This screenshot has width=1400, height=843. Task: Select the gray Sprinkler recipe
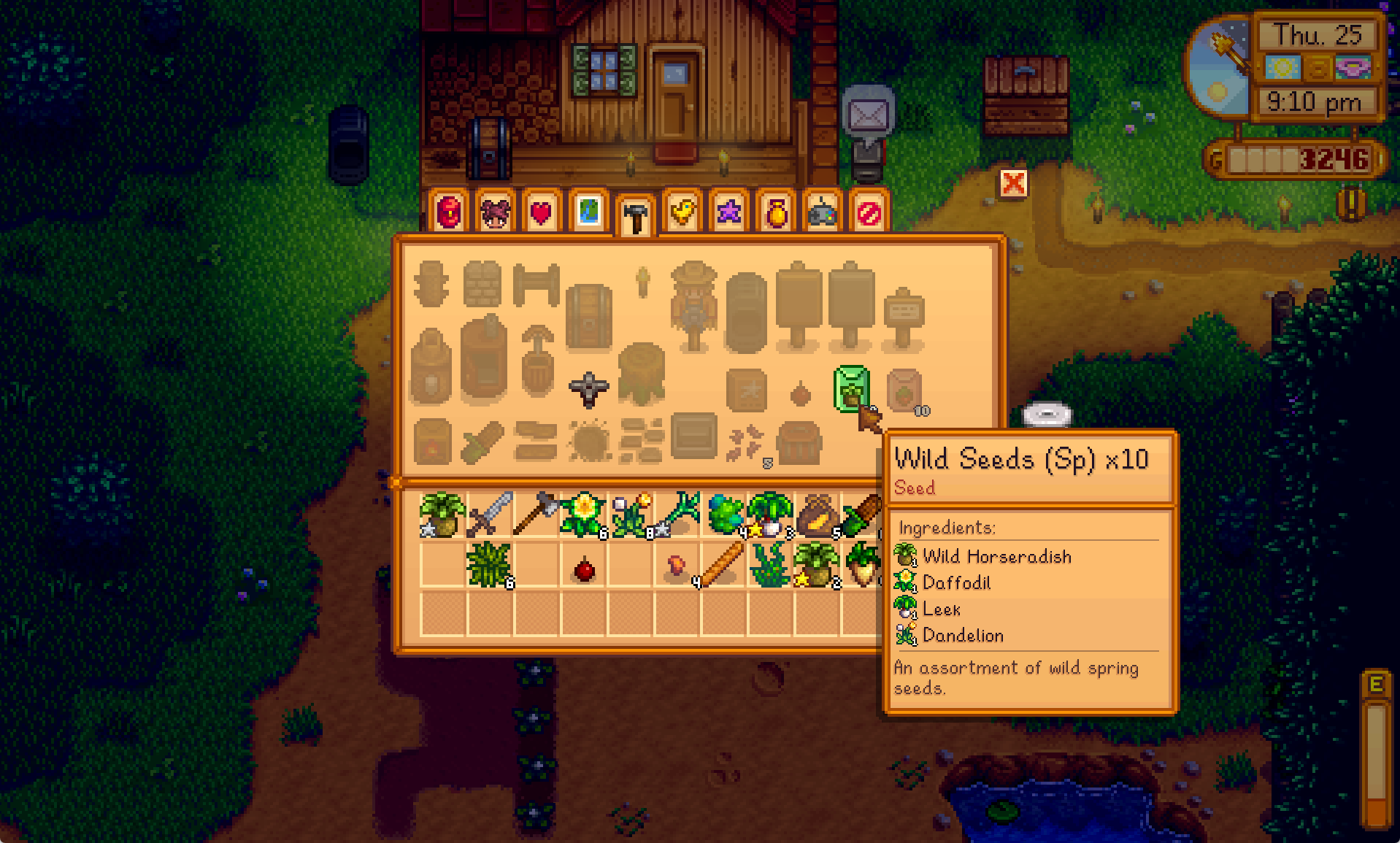[x=588, y=389]
